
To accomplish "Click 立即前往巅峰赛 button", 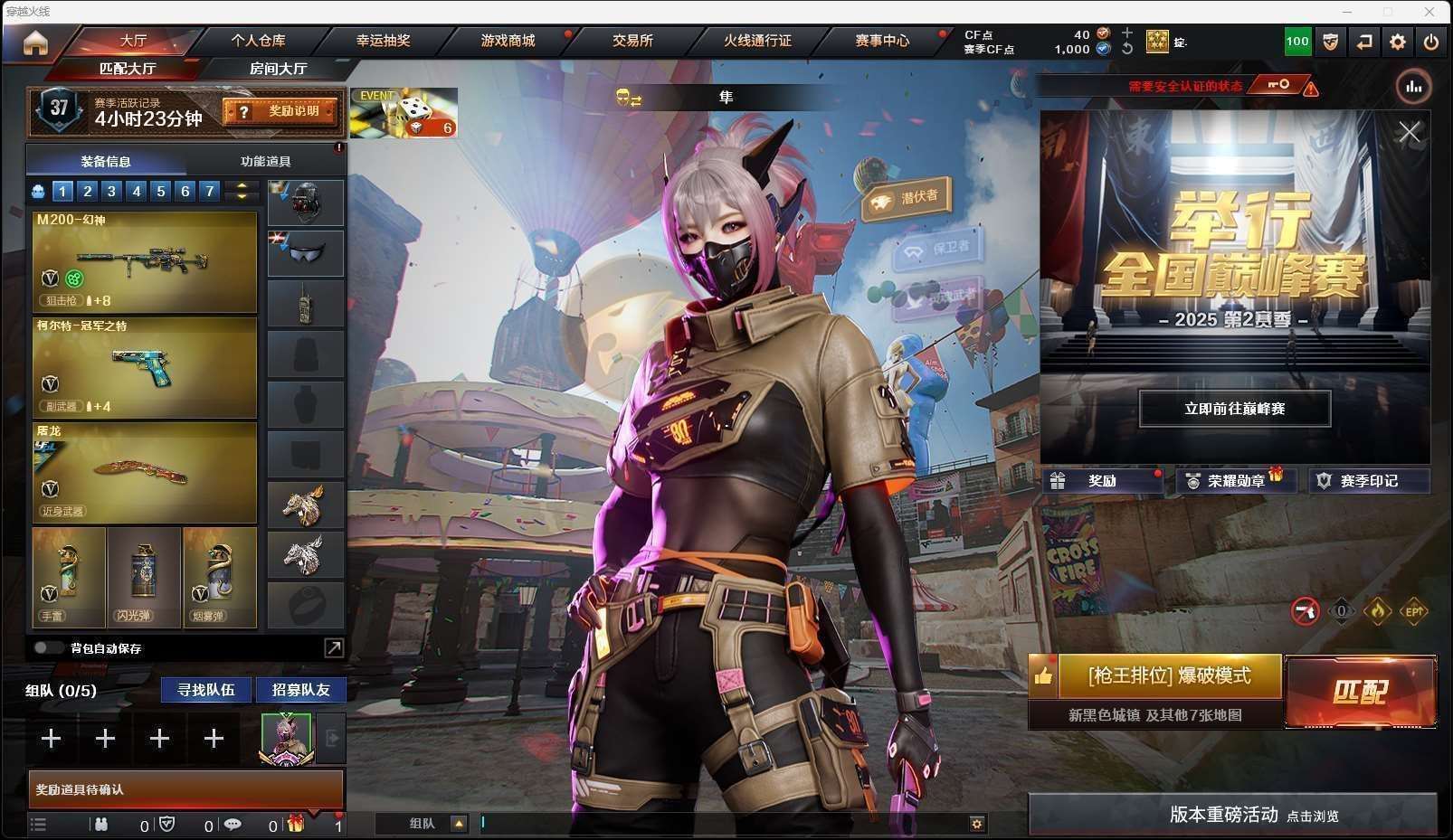I will (1234, 409).
